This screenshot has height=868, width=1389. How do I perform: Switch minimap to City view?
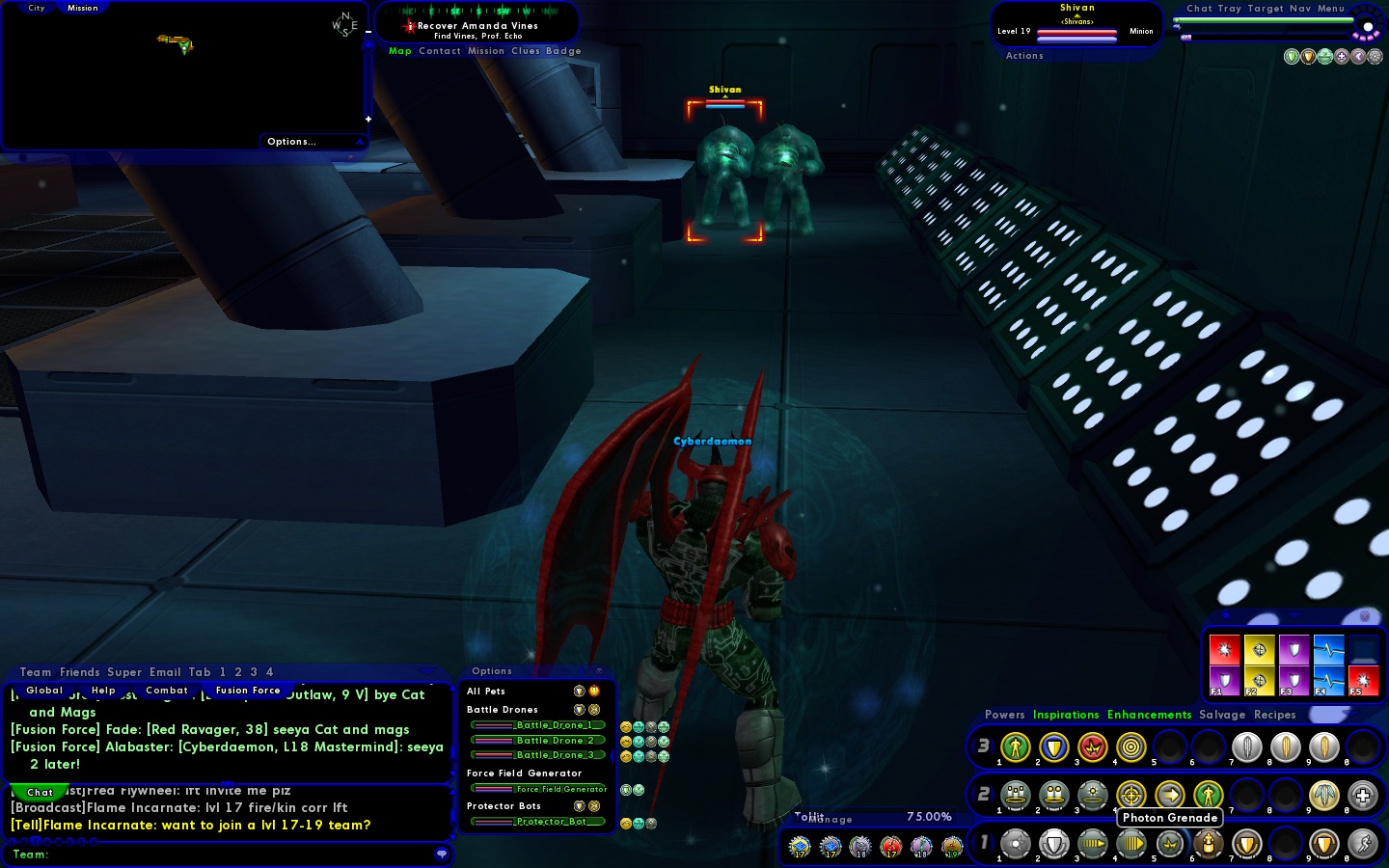click(37, 8)
